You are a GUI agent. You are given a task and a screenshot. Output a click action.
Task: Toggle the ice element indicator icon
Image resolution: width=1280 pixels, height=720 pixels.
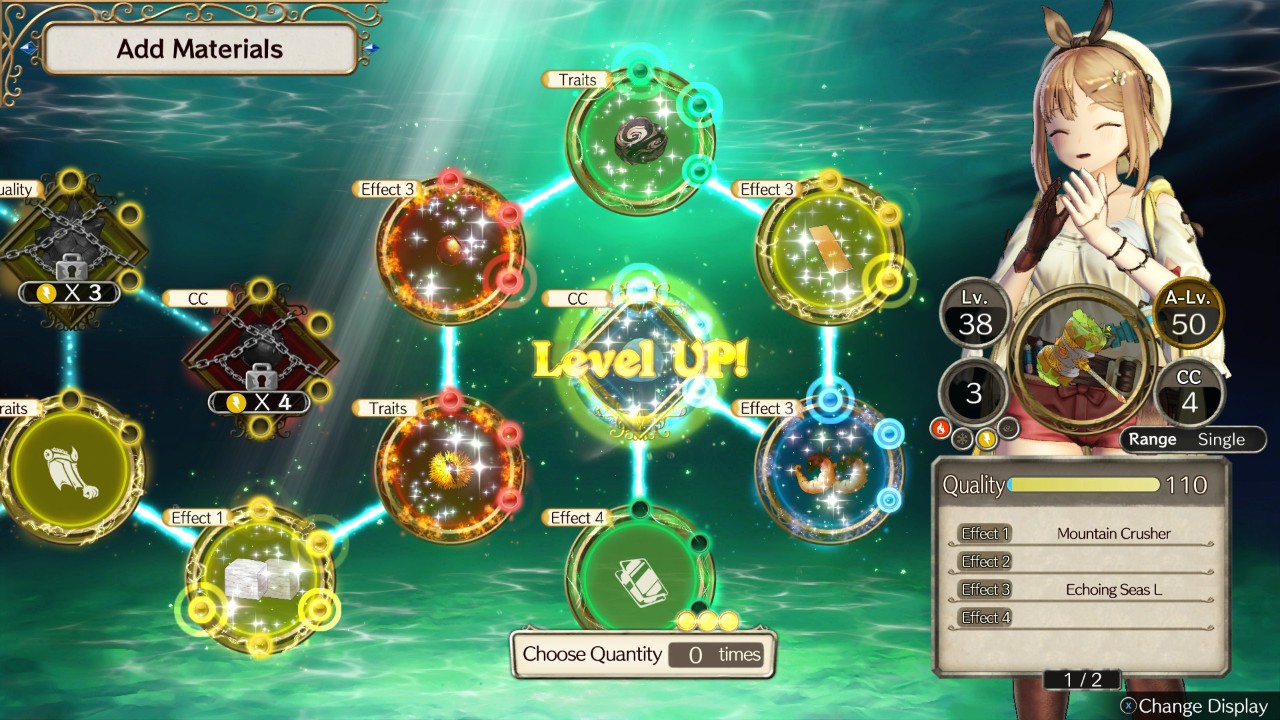point(963,438)
